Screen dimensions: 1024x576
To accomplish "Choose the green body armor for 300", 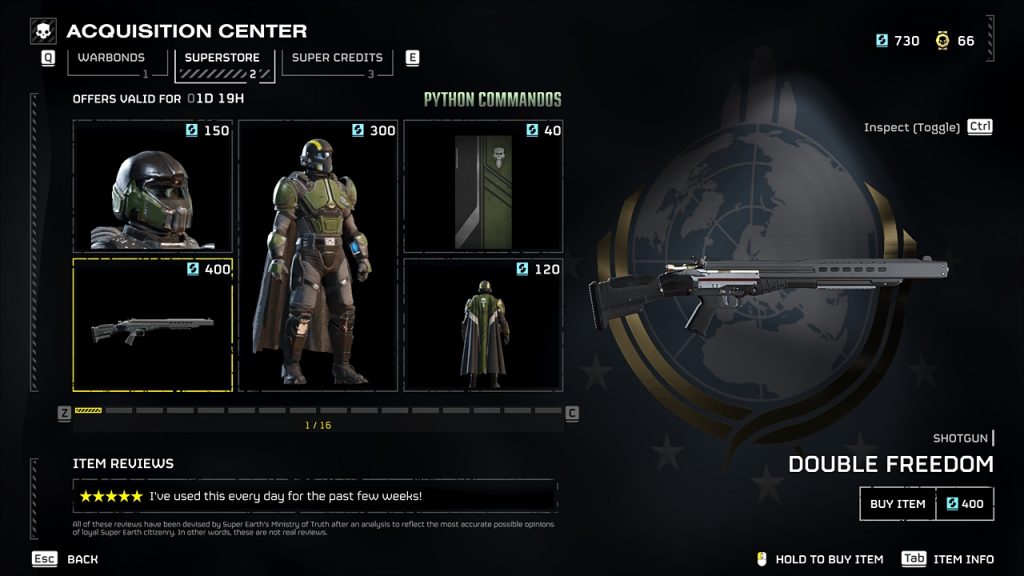I will pos(318,255).
